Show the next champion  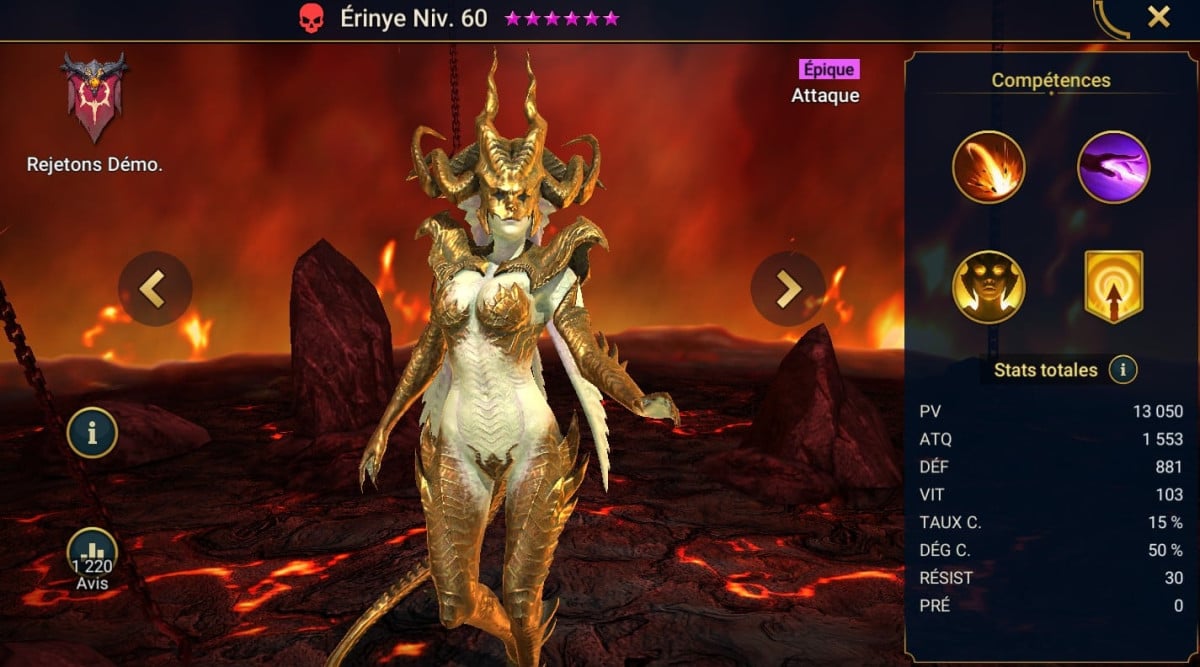(787, 288)
